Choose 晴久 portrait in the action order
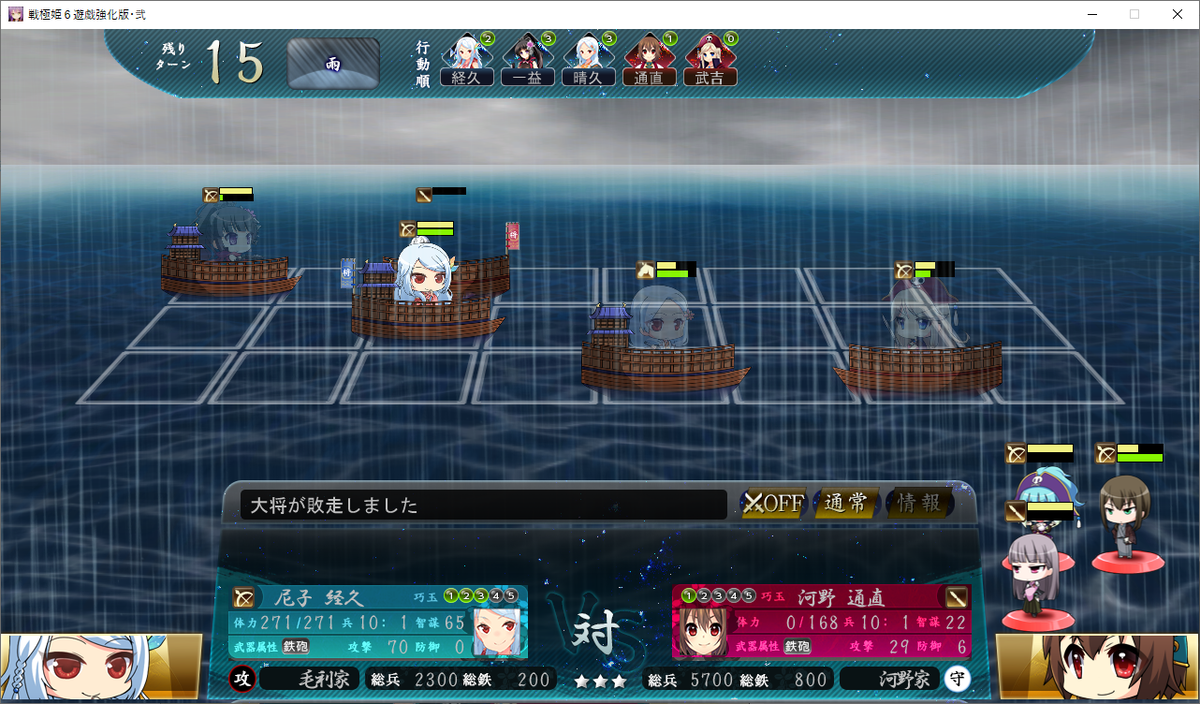This screenshot has width=1200, height=704. point(587,62)
